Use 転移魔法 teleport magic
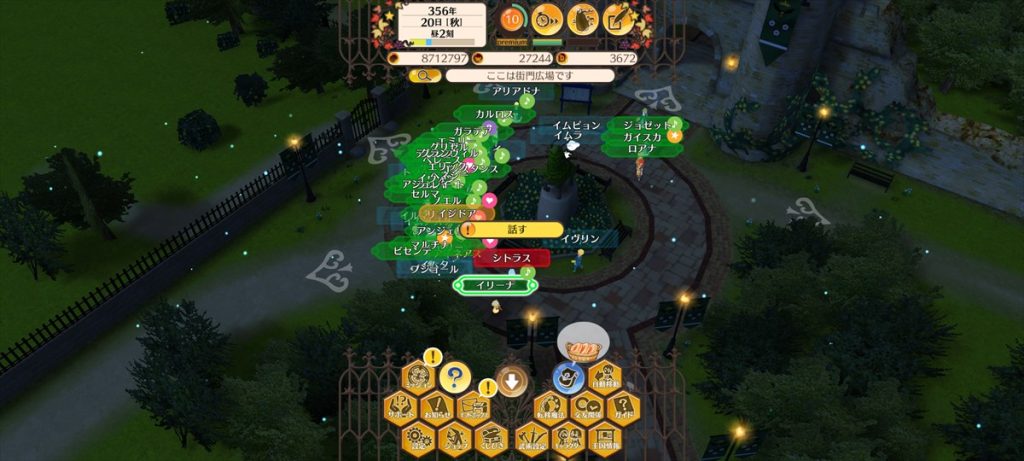The height and width of the screenshot is (461, 1024). 549,408
